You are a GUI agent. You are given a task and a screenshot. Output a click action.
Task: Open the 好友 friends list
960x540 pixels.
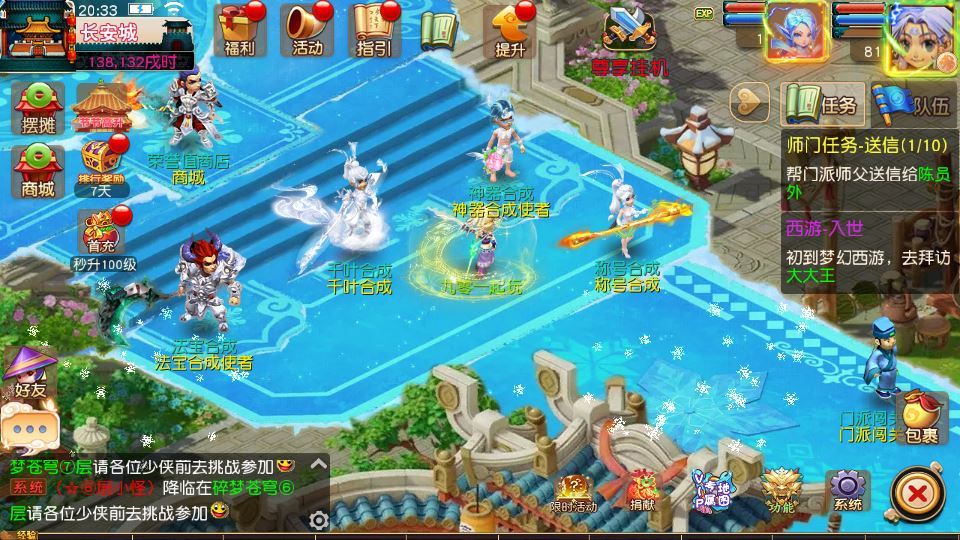tap(30, 371)
